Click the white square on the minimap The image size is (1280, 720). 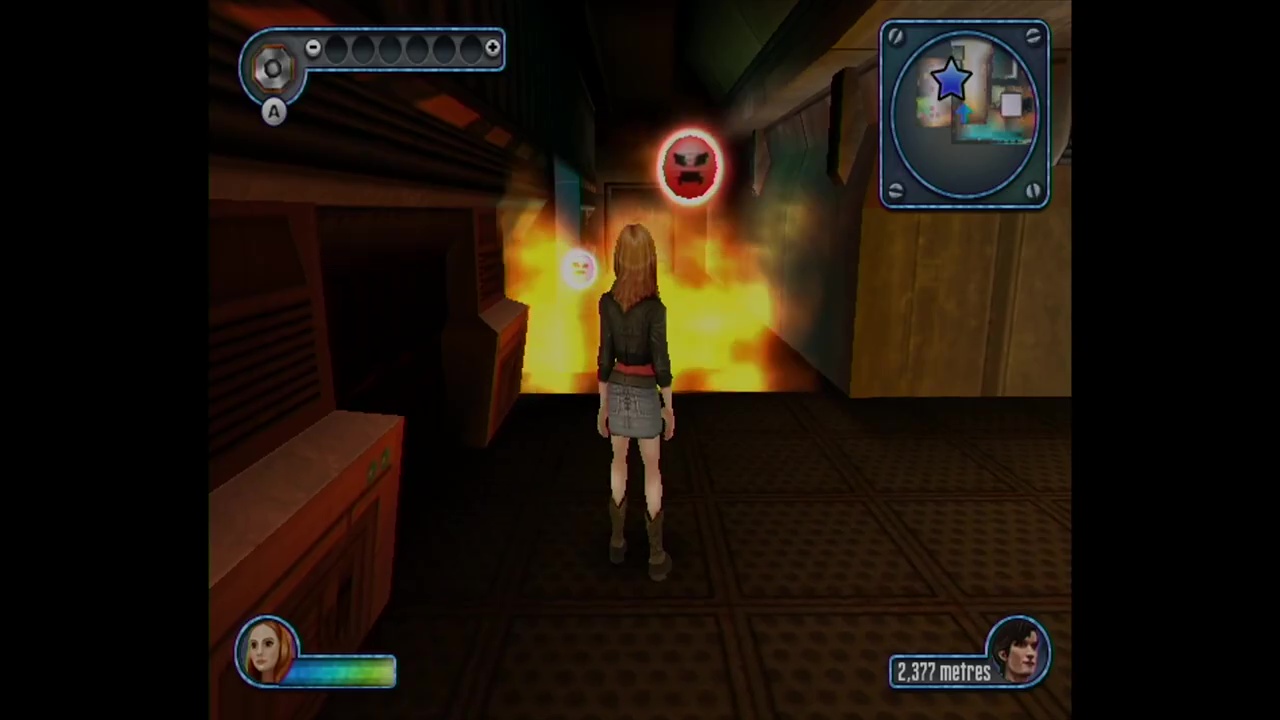tap(1010, 106)
